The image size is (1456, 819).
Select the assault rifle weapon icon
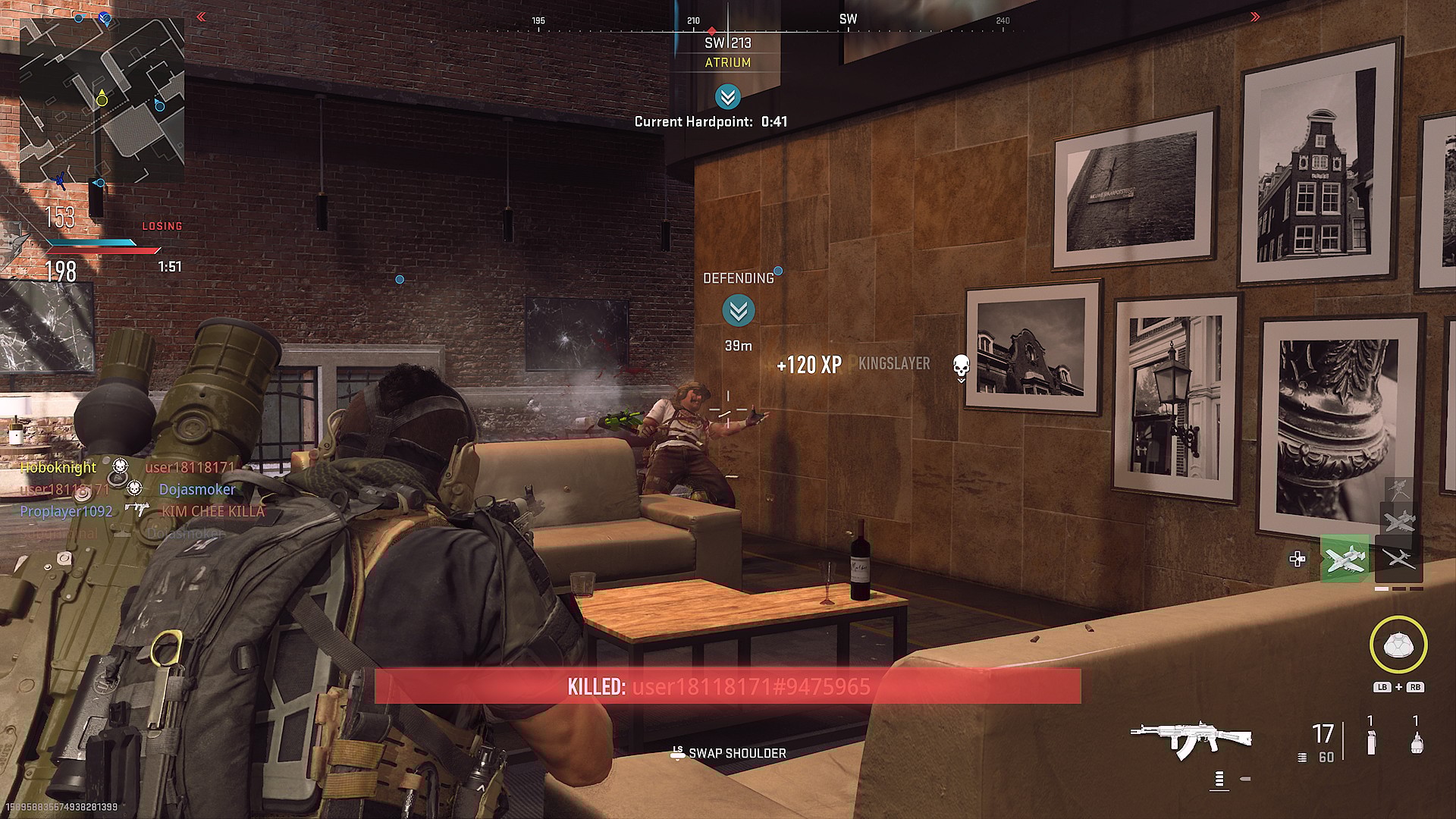1191,738
